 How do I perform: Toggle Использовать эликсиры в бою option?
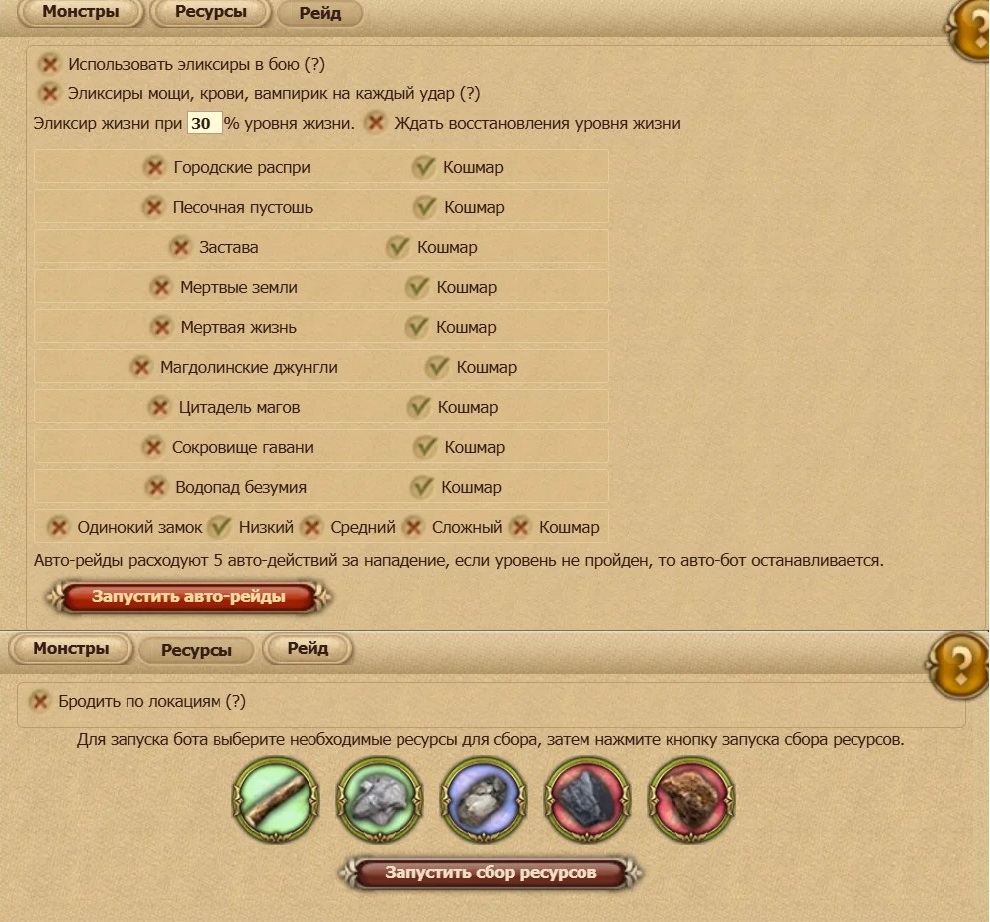click(49, 65)
